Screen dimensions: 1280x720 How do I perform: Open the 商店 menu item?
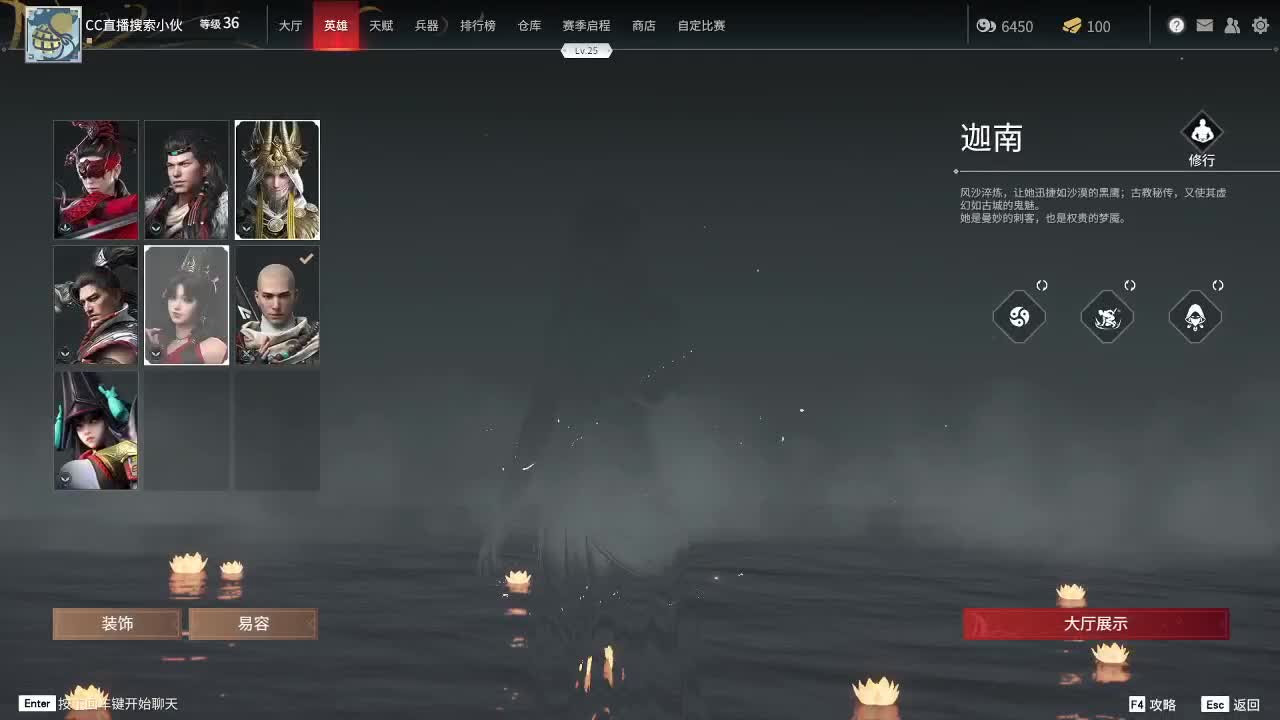point(643,26)
